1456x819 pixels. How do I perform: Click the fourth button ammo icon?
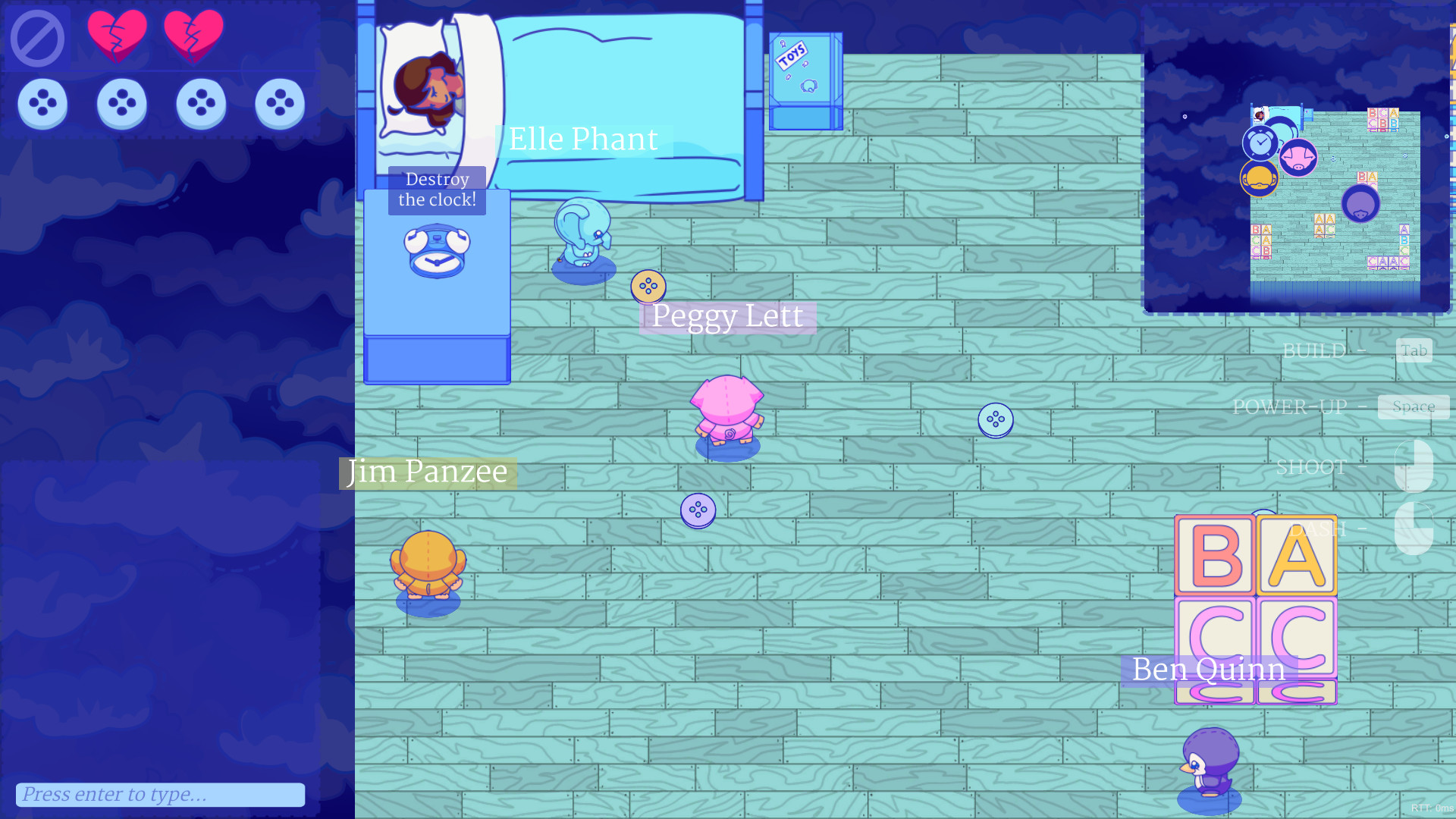point(280,103)
